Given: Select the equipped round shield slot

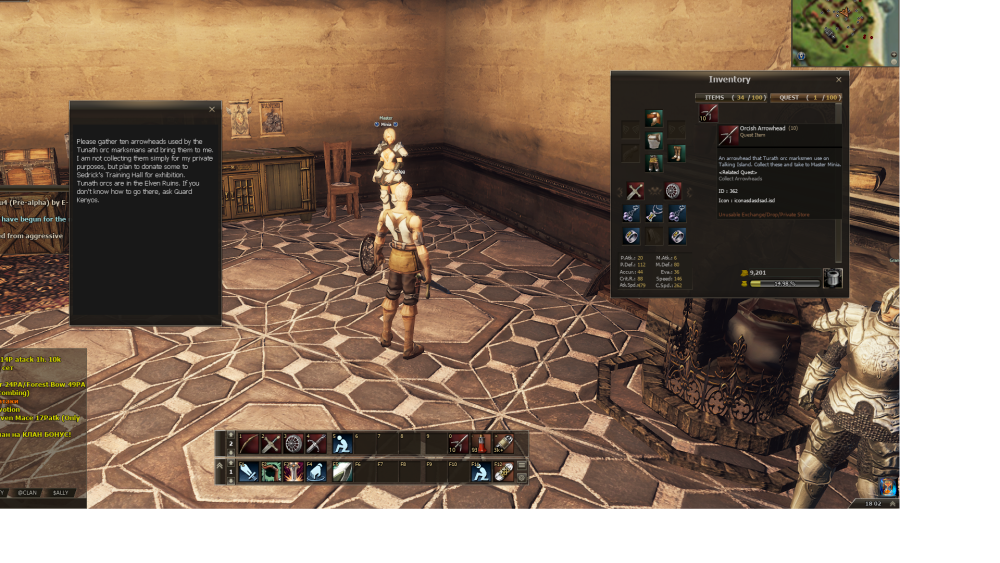Looking at the screenshot, I should [x=674, y=190].
